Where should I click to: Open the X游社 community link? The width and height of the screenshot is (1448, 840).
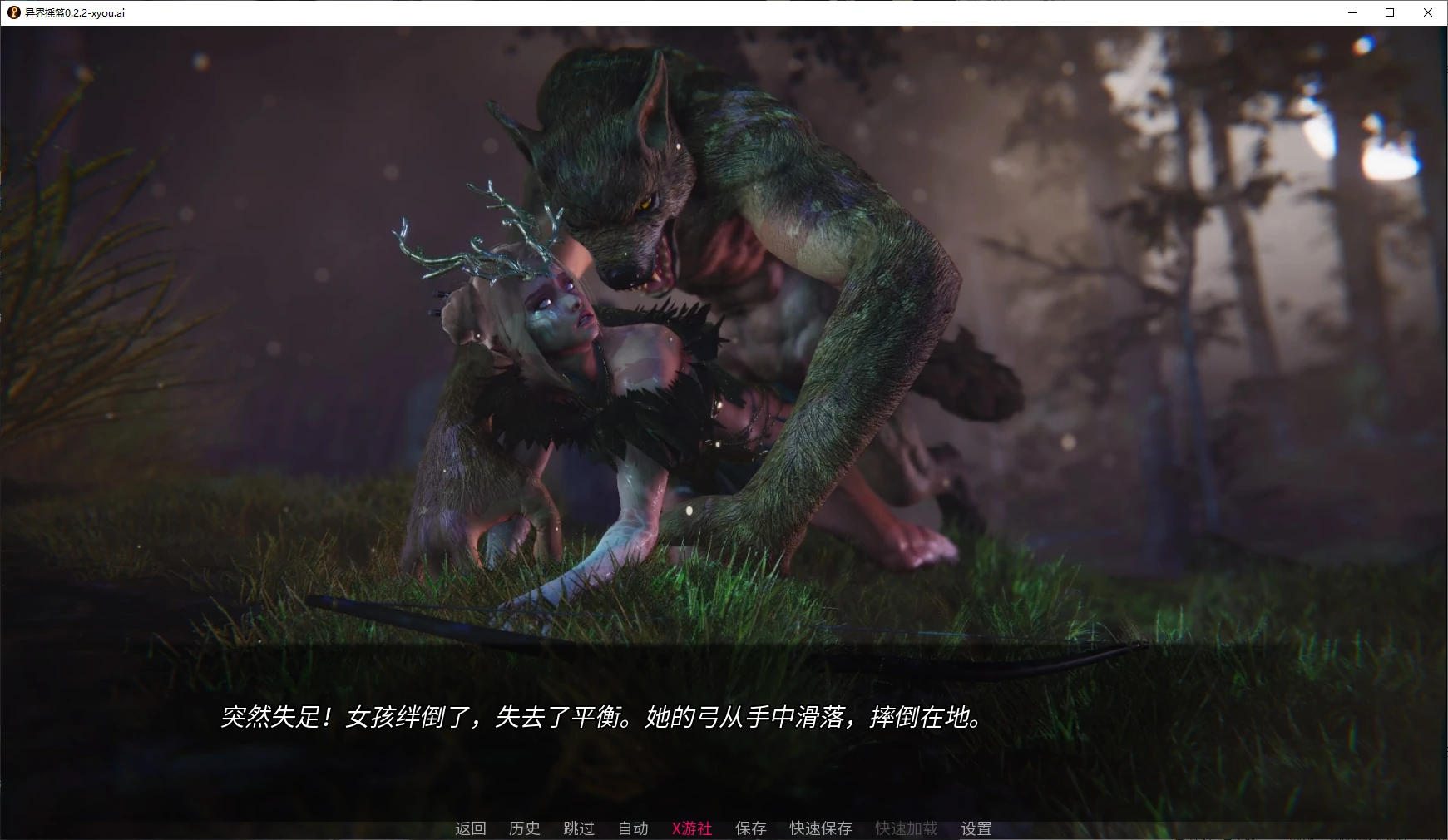click(x=691, y=828)
